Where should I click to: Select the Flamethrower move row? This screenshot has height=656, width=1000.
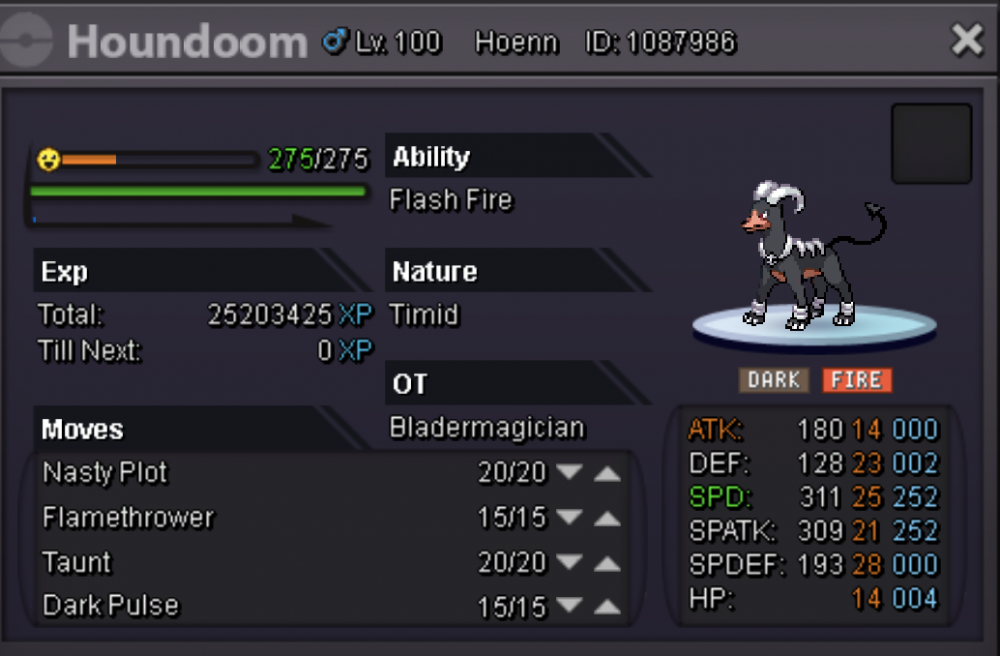coord(128,518)
